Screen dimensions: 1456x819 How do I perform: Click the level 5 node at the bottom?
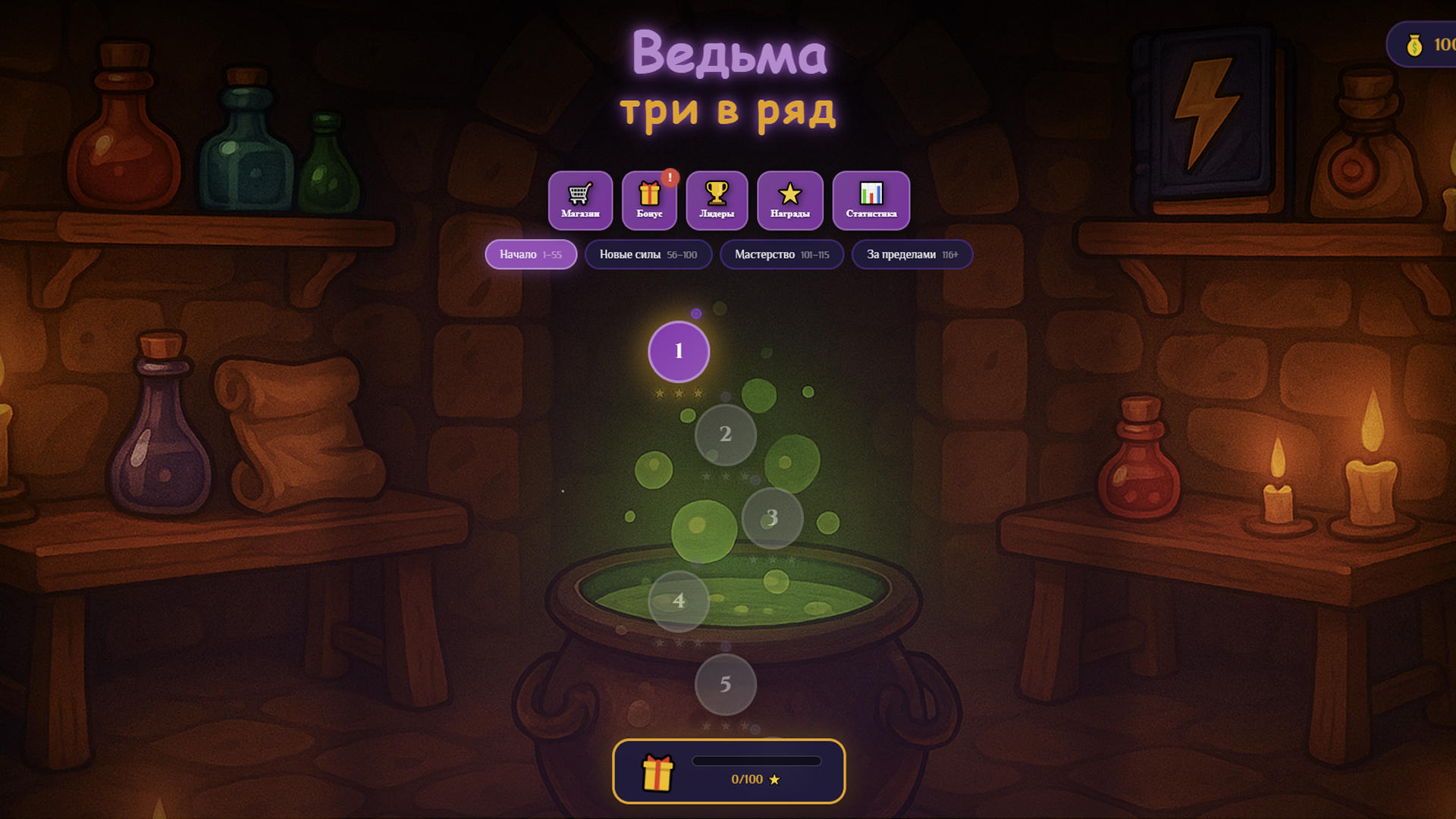point(726,683)
